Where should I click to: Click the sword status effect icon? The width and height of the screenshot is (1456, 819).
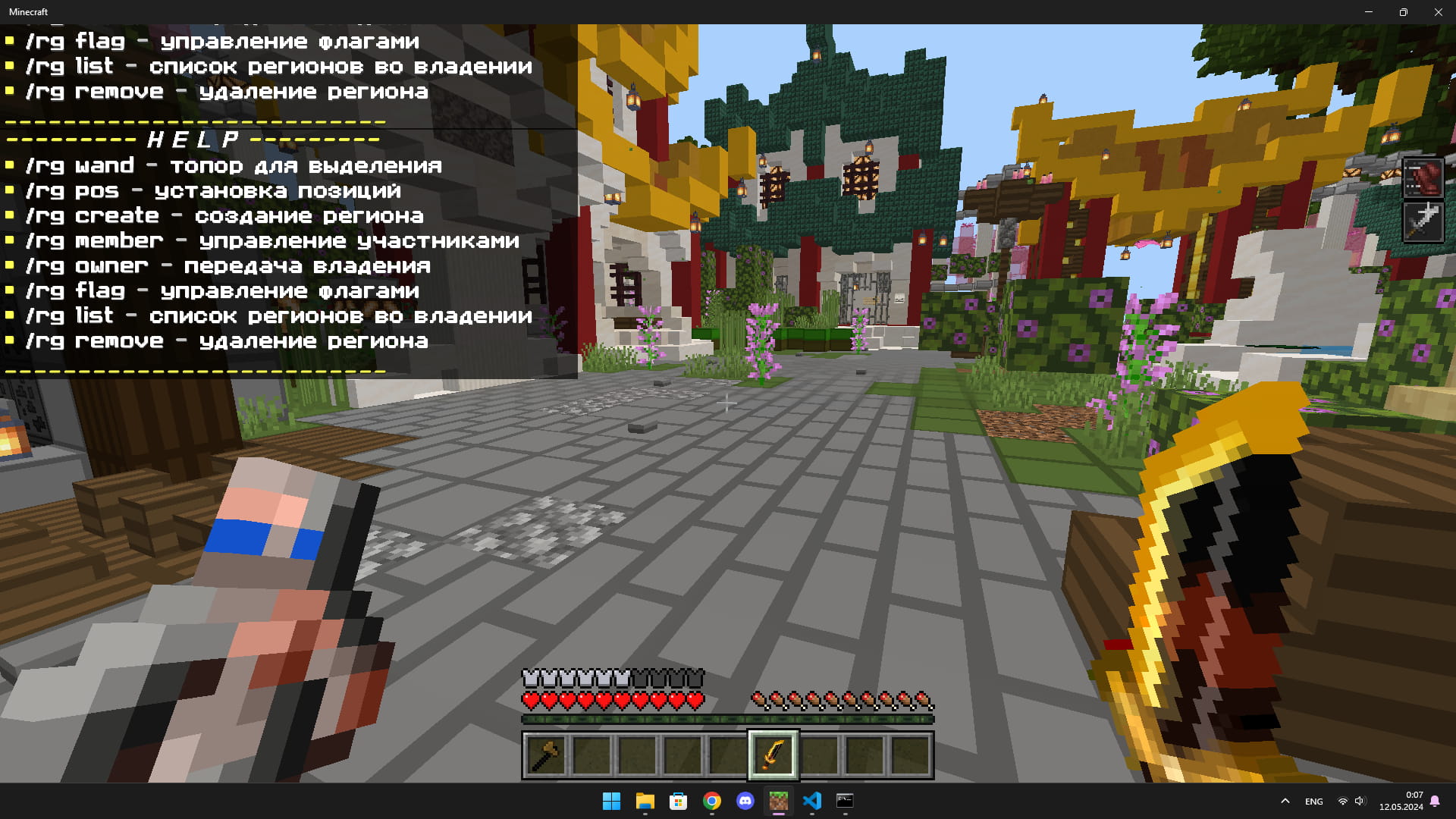click(1423, 221)
